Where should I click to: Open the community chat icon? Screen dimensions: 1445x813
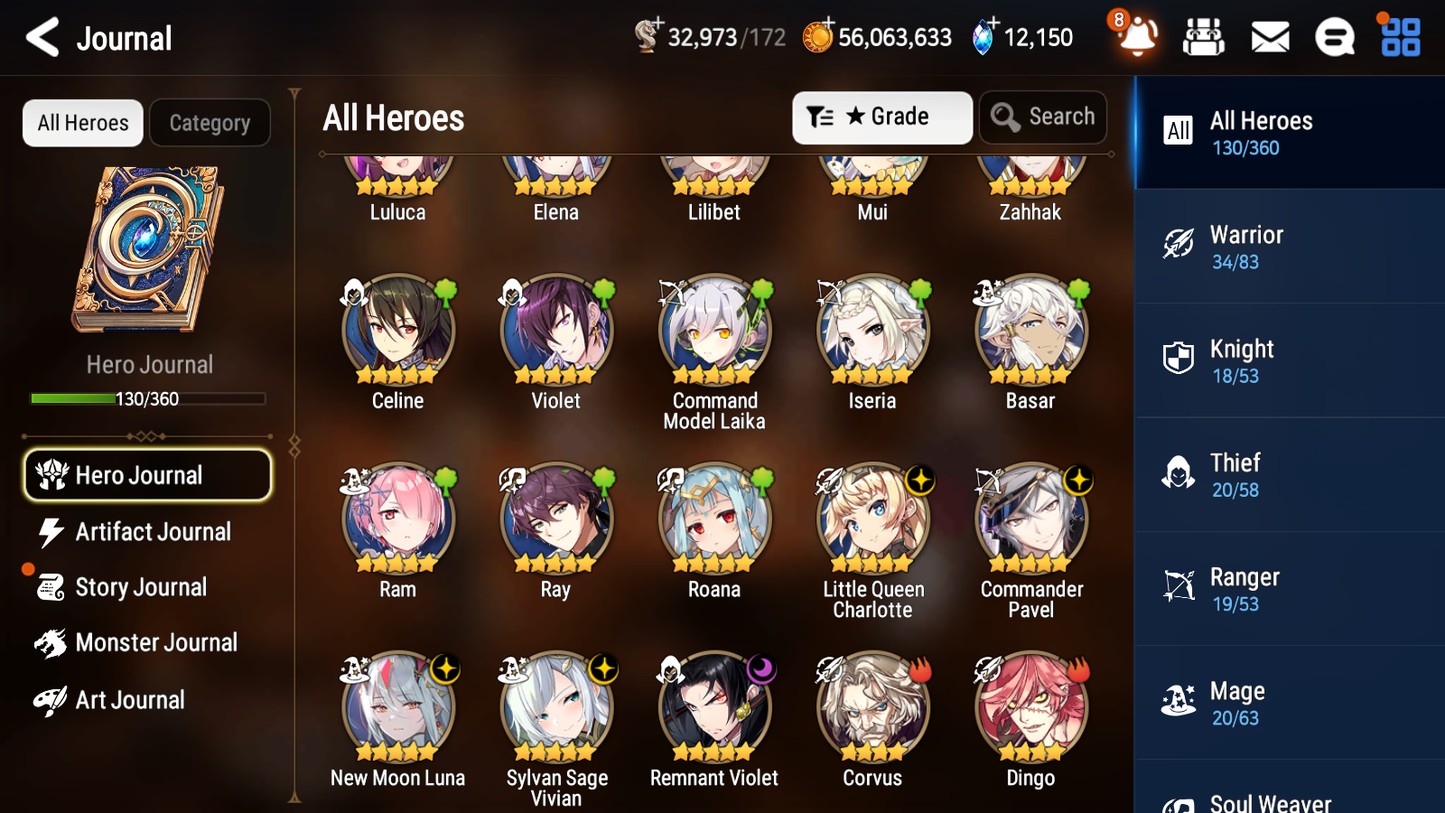[1334, 37]
